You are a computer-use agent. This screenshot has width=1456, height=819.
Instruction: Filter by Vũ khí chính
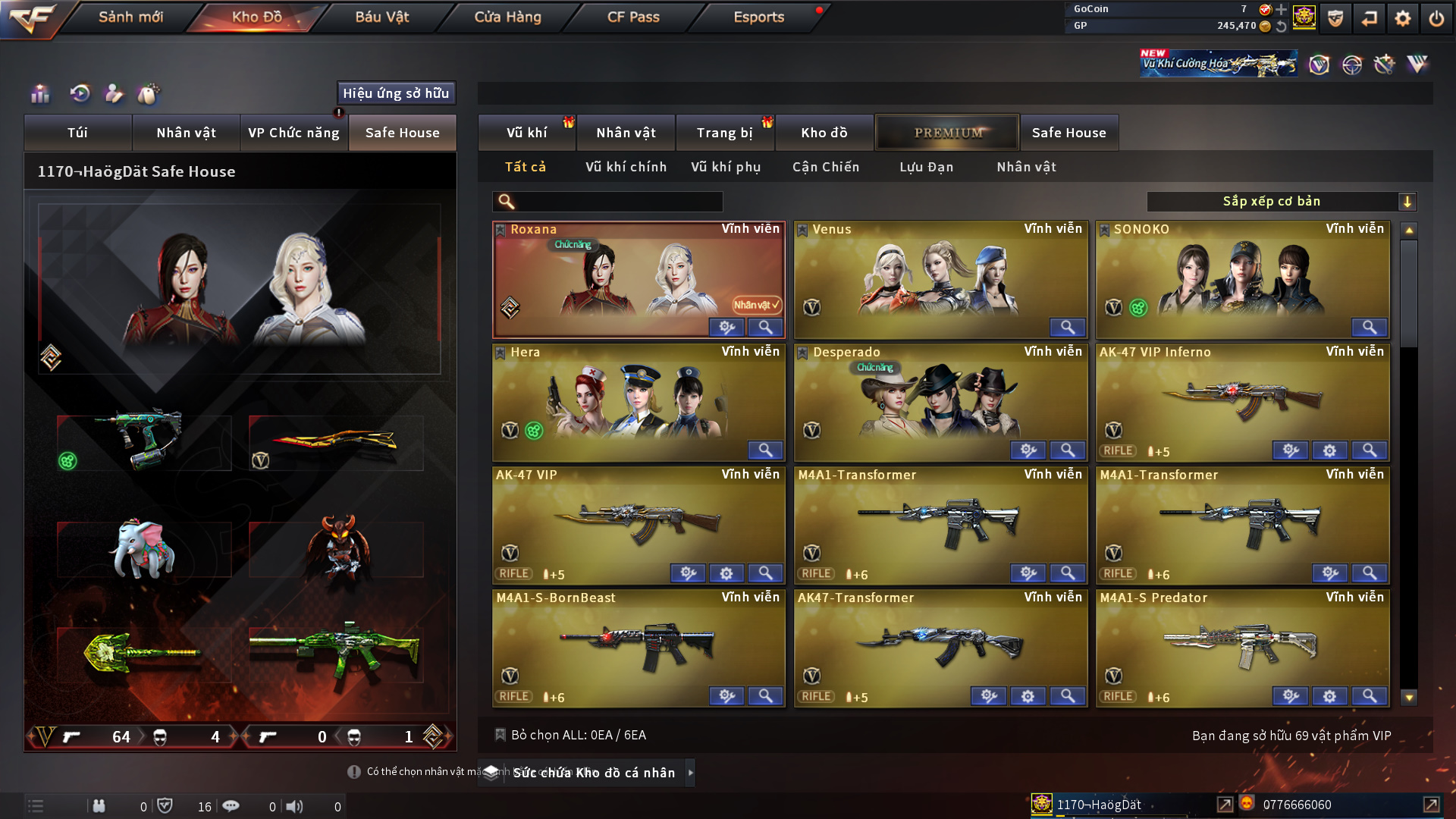click(x=626, y=167)
